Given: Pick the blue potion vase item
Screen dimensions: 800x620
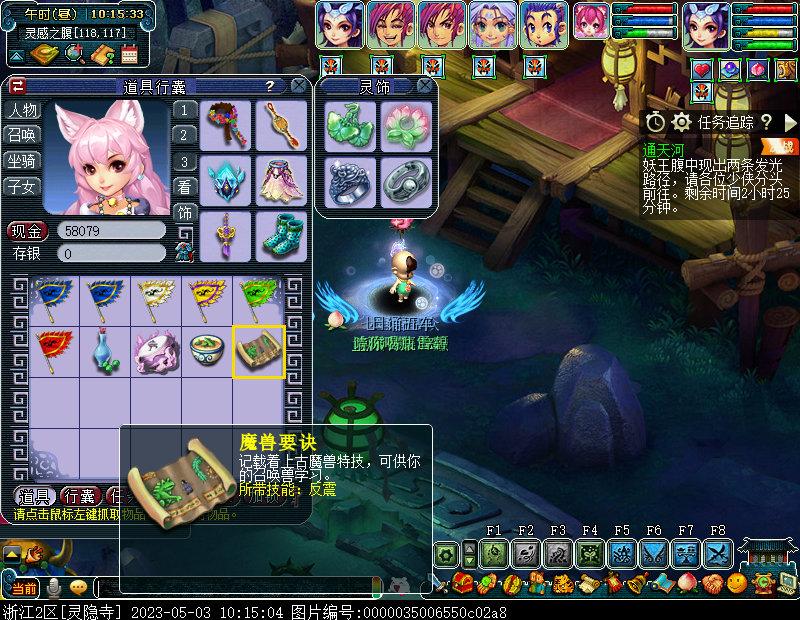Looking at the screenshot, I should (104, 351).
